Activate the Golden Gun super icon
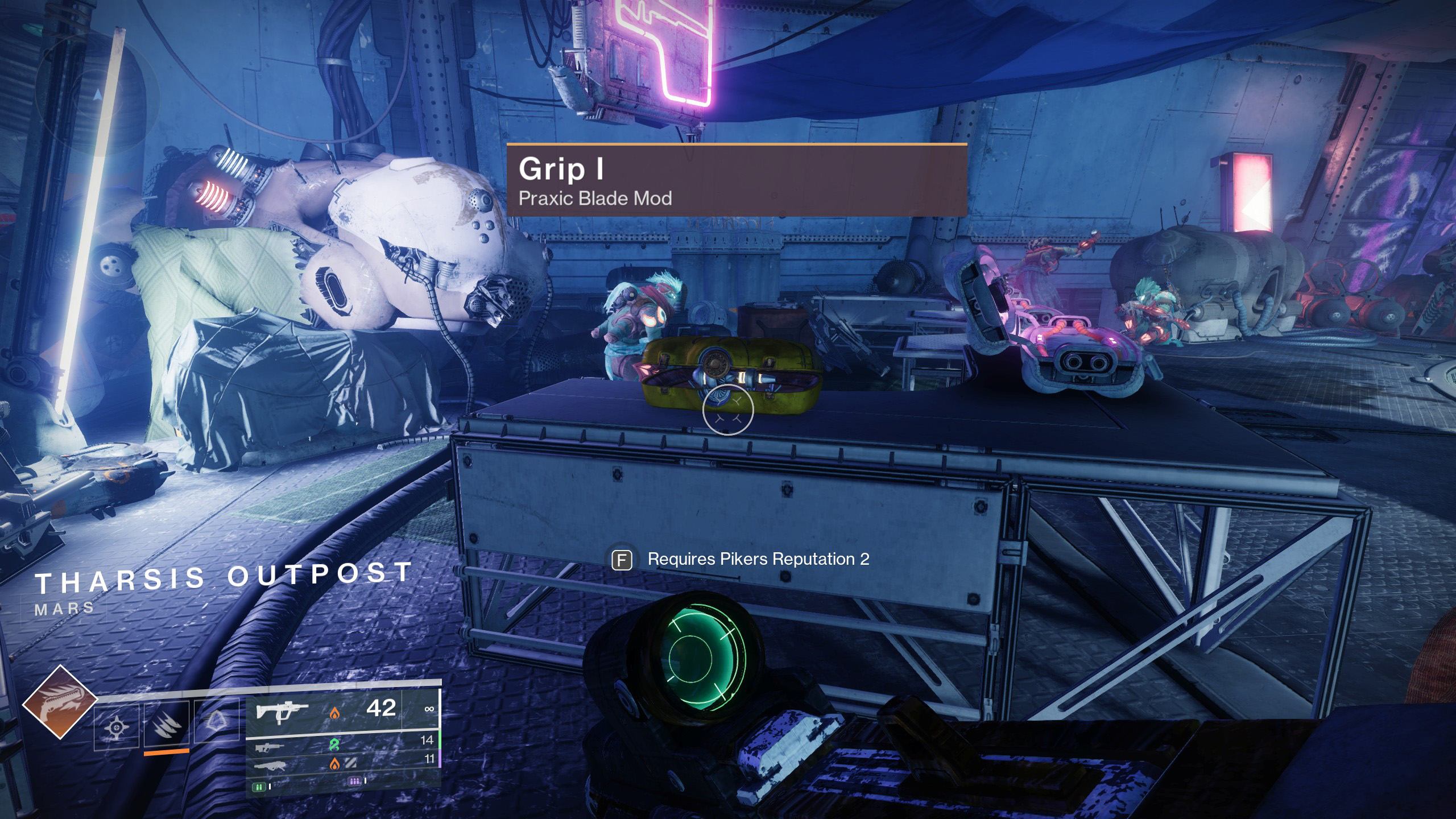Screen dimensions: 1456x819 click(x=60, y=702)
